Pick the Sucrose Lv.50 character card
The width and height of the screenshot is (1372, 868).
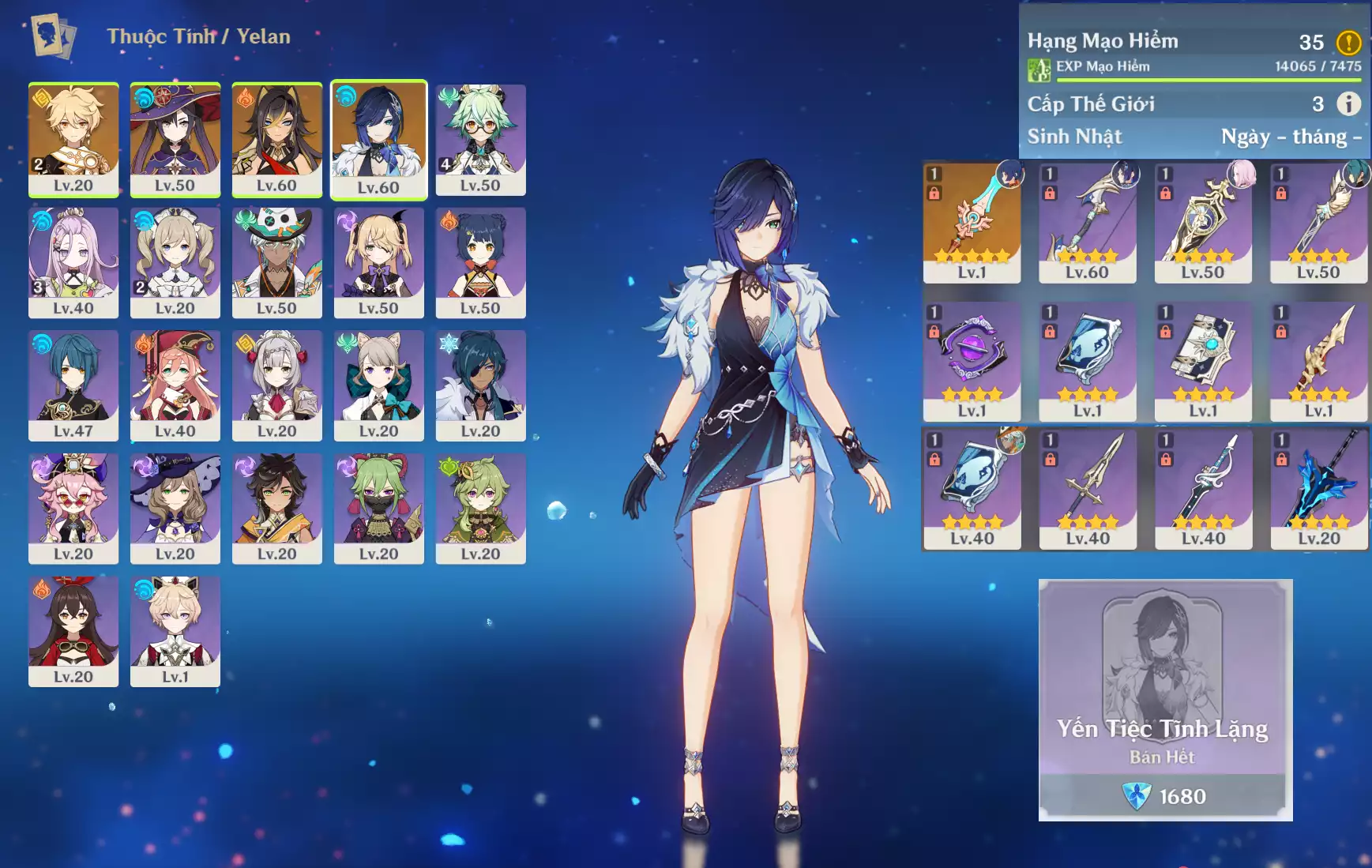point(480,139)
